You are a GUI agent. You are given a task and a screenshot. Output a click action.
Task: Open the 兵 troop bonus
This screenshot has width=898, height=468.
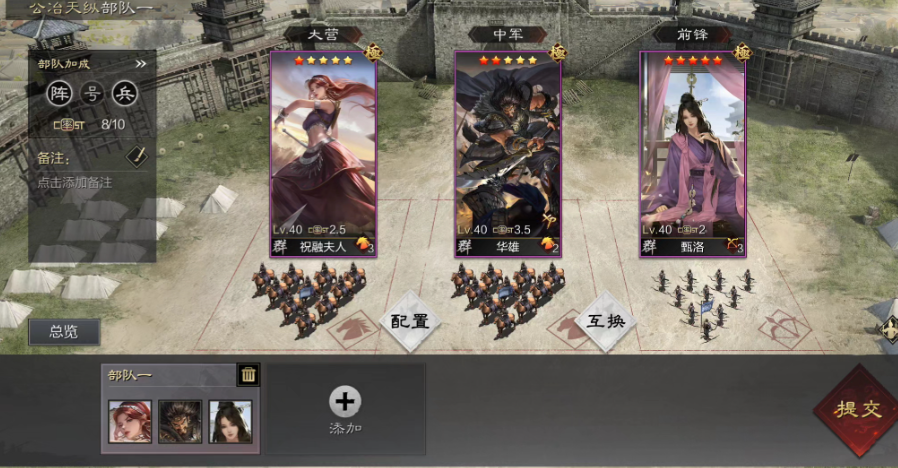(124, 94)
